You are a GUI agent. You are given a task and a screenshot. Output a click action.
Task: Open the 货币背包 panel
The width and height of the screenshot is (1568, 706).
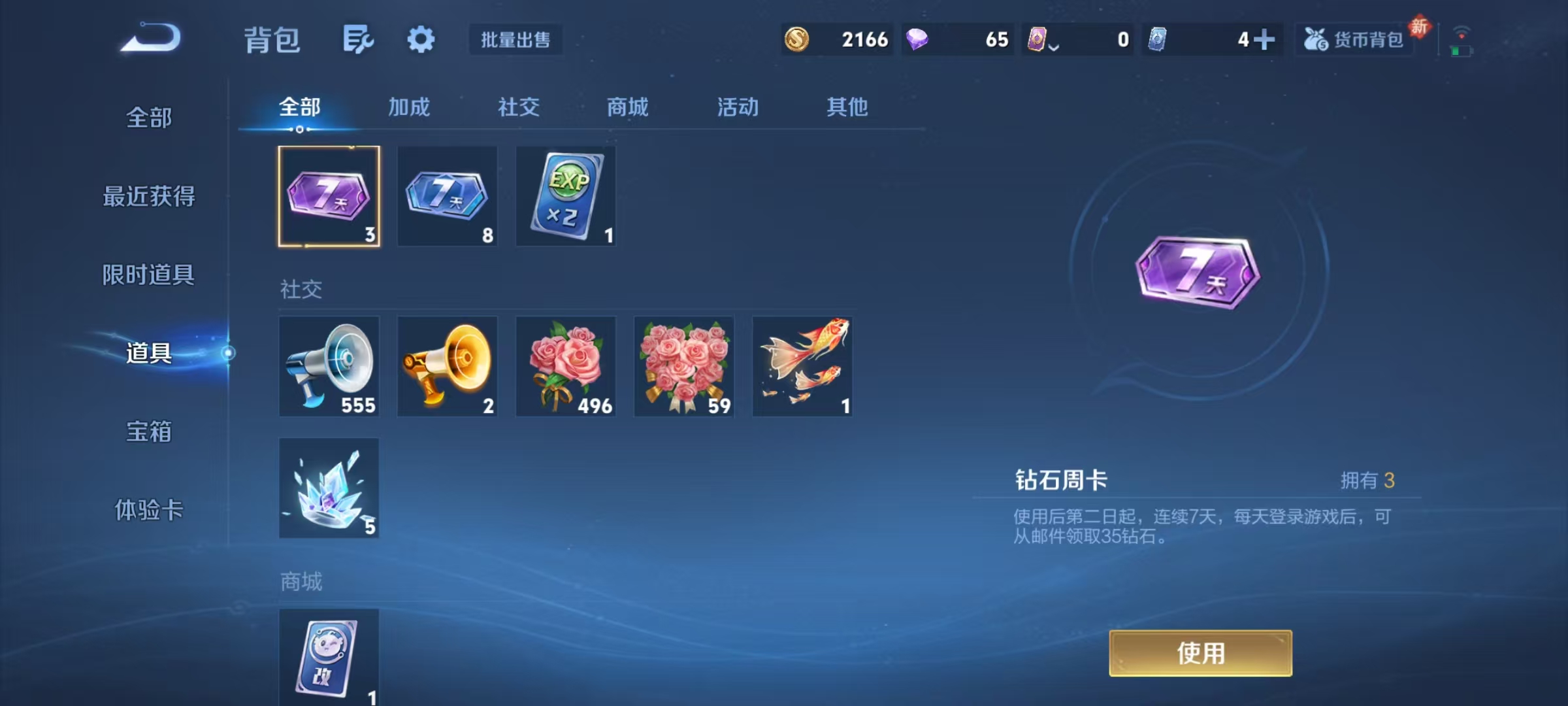1354,39
